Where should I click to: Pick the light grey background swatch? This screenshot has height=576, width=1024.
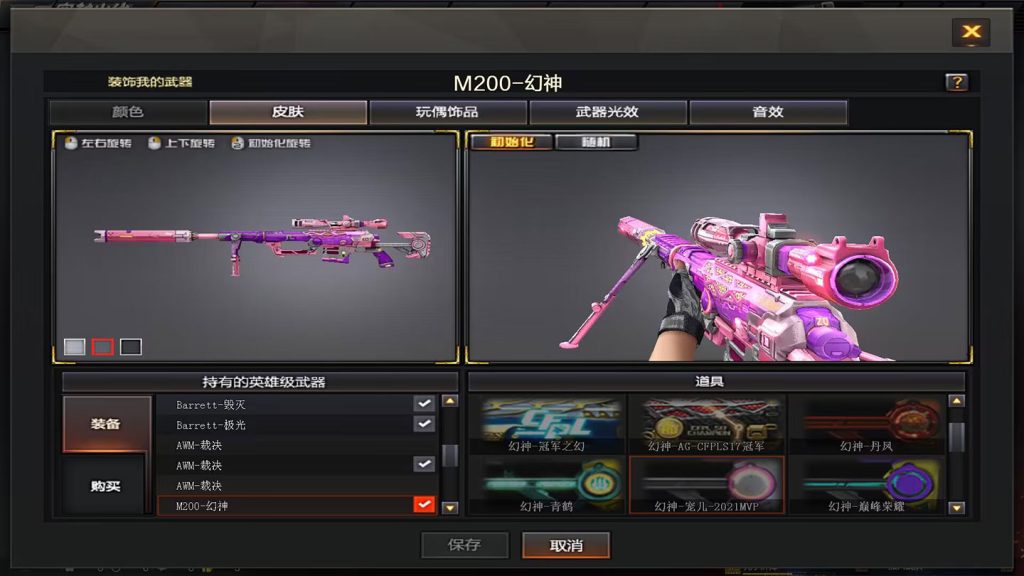(75, 347)
